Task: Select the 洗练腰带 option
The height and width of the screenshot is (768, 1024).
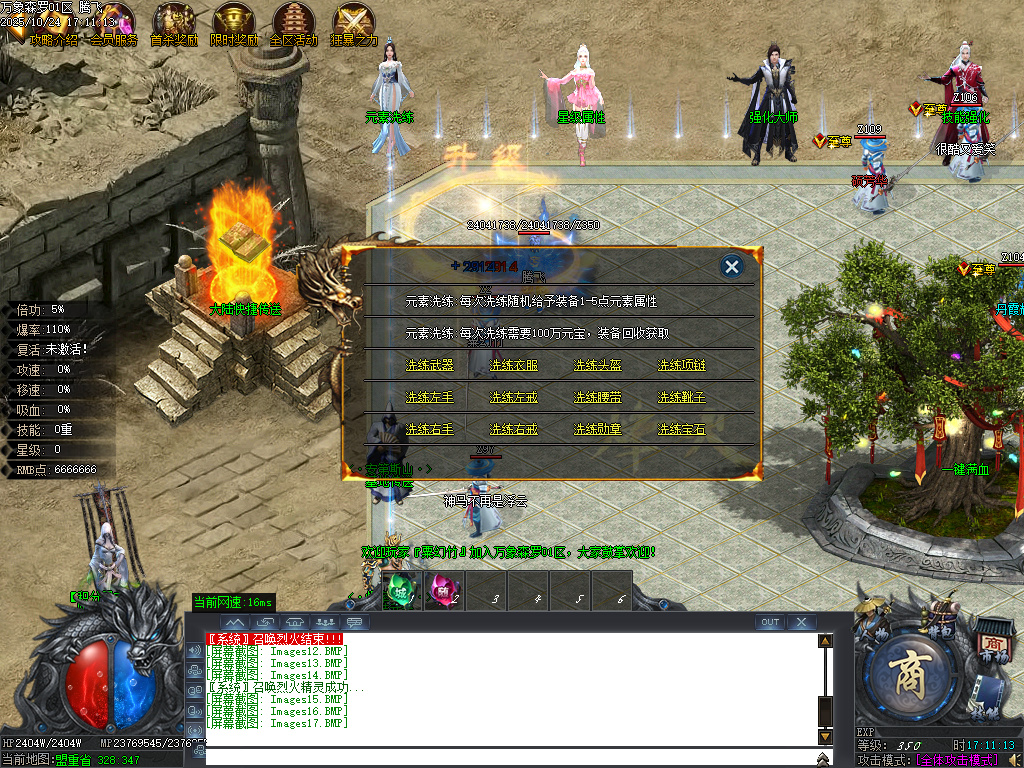Action: coord(597,397)
